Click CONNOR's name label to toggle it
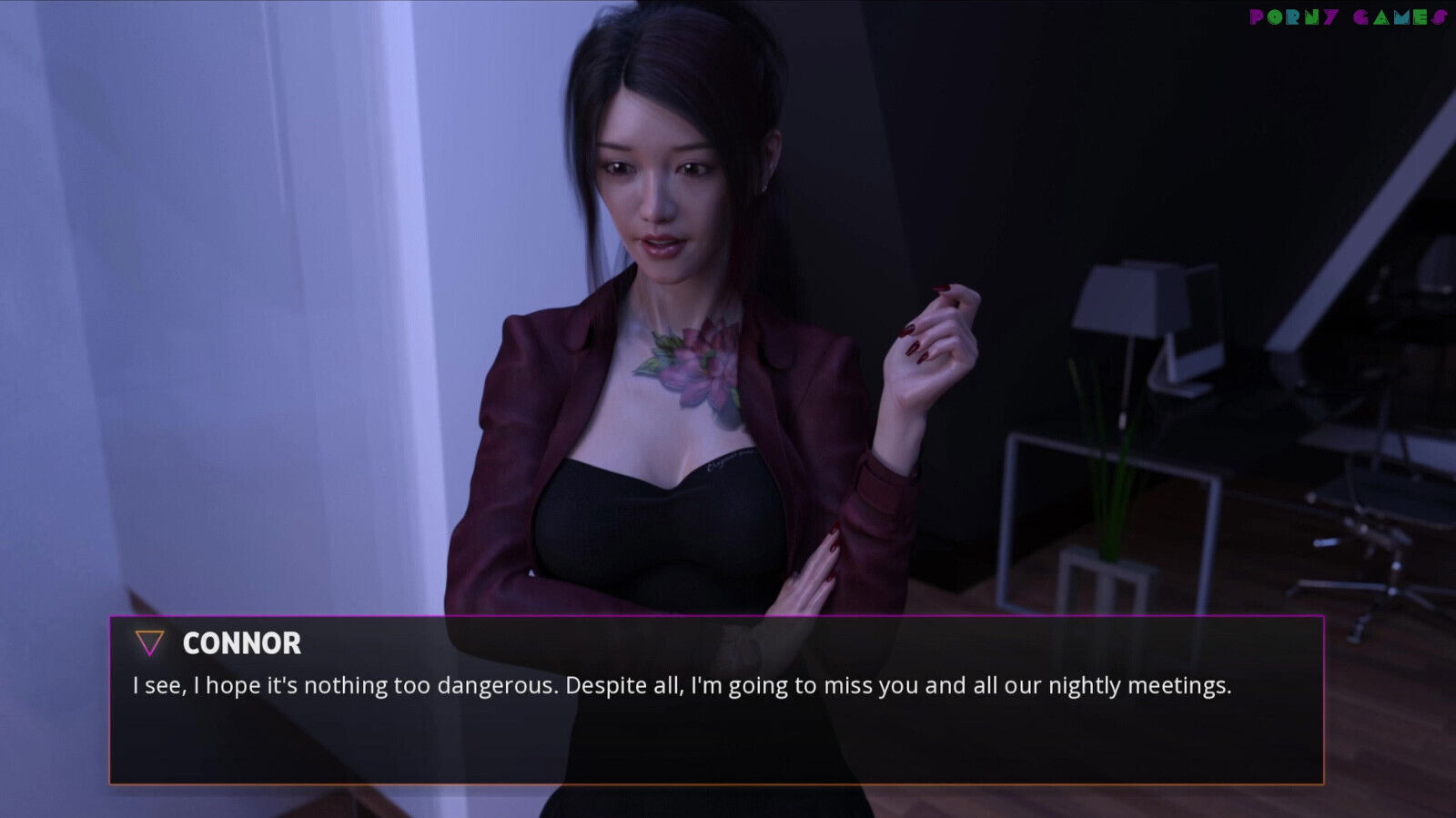The image size is (1456, 818). click(x=241, y=643)
